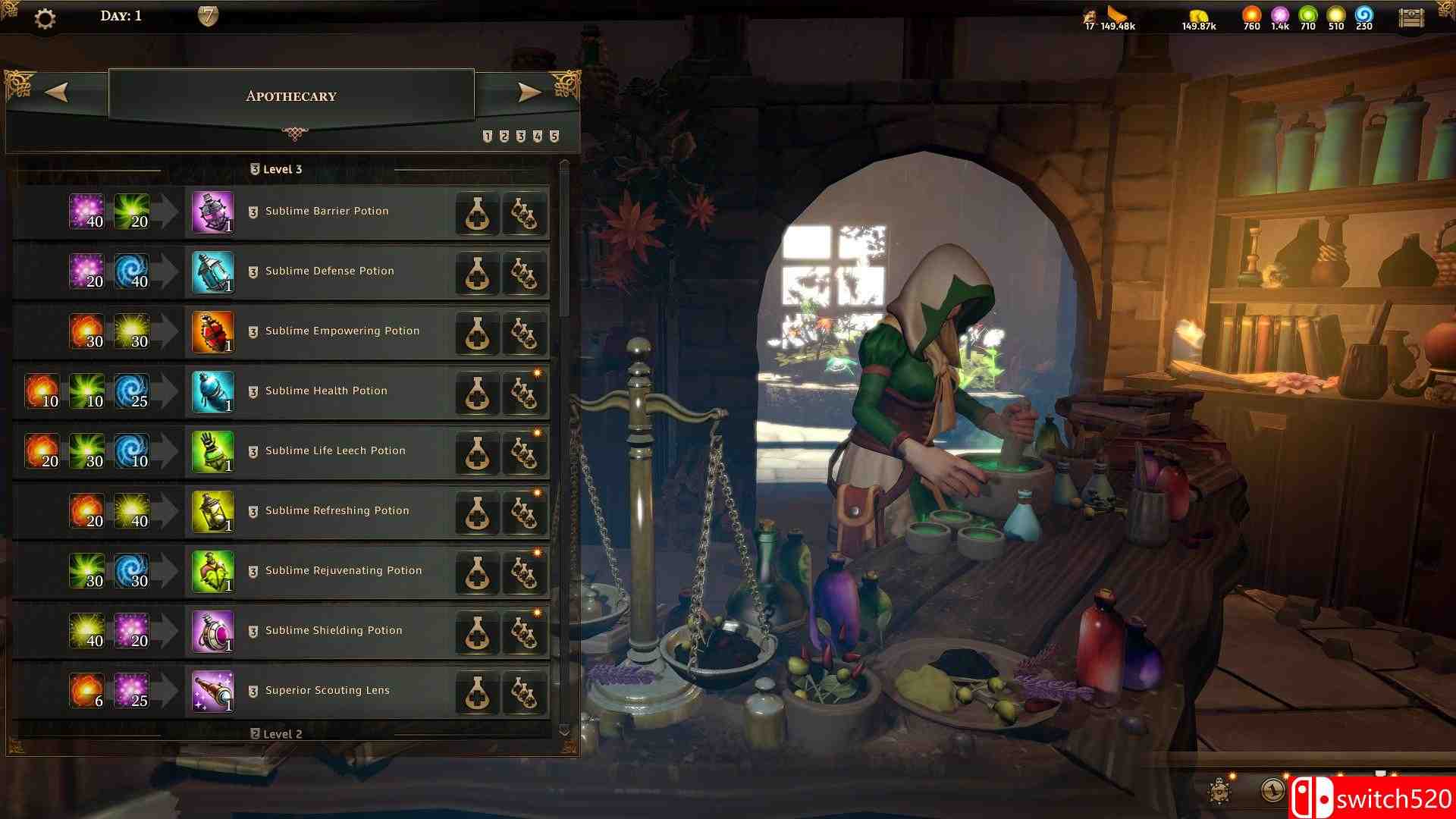Open the inventory chest icon top right
This screenshot has width=1456, height=819.
[1412, 17]
